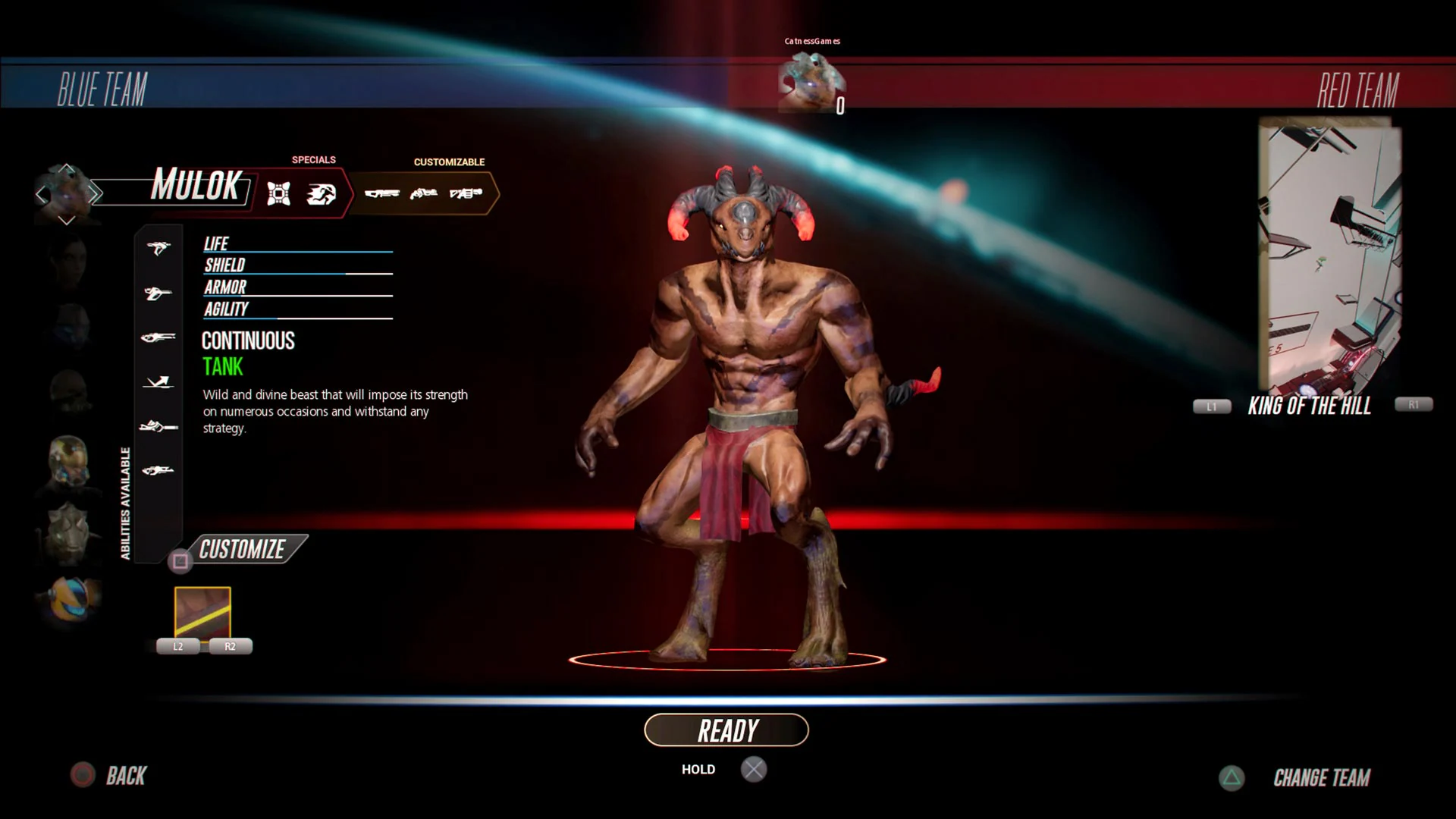Select the first Specials ability icon
1456x819 pixels.
click(x=280, y=193)
